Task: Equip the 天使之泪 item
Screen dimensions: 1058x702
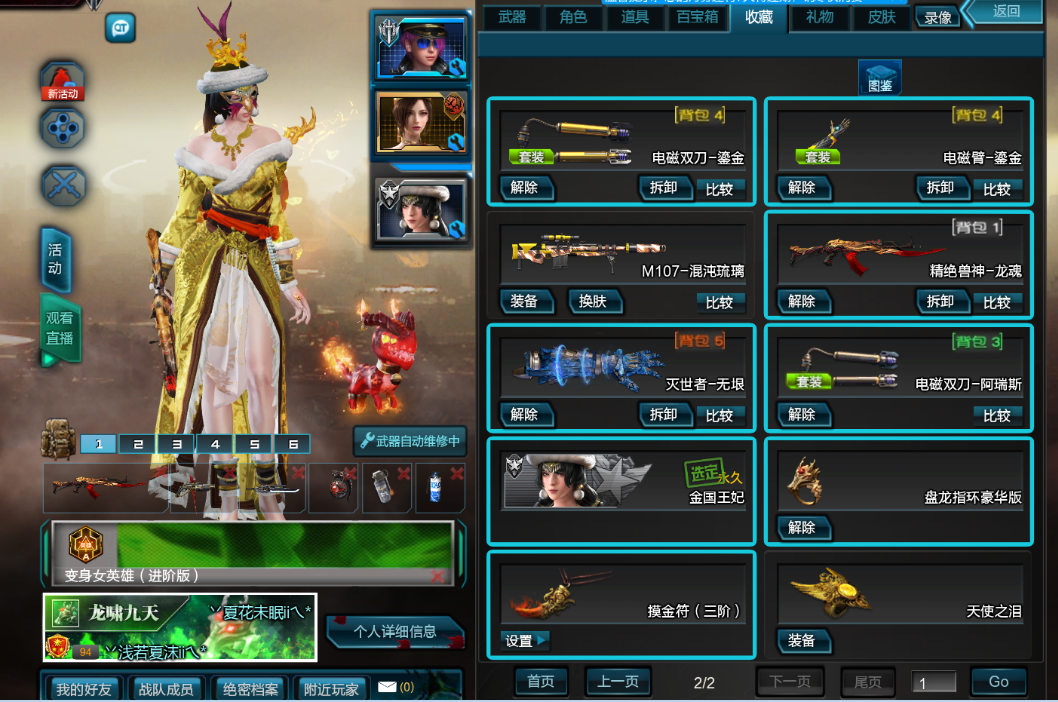Action: coord(802,641)
